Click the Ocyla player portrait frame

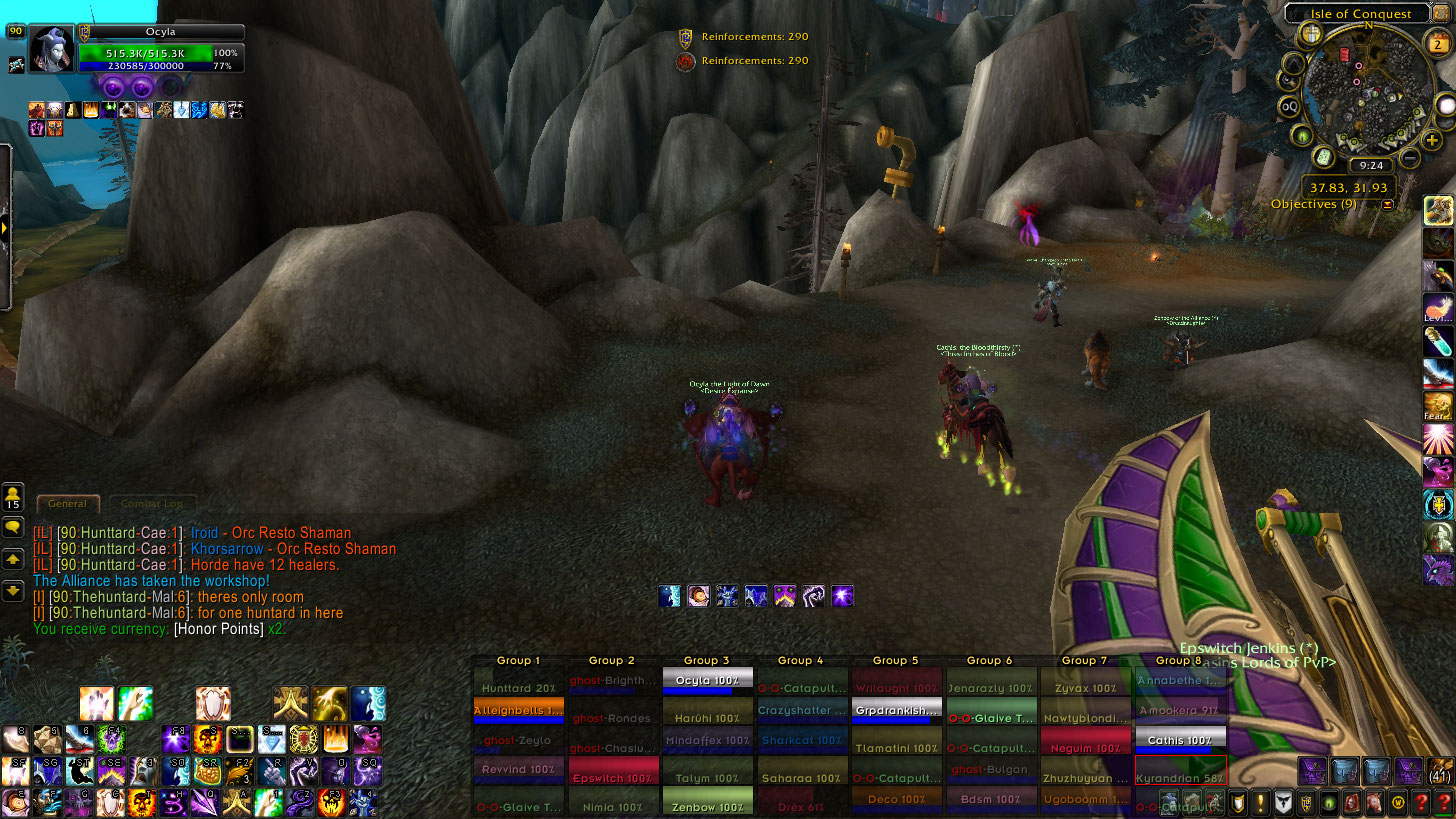point(52,48)
